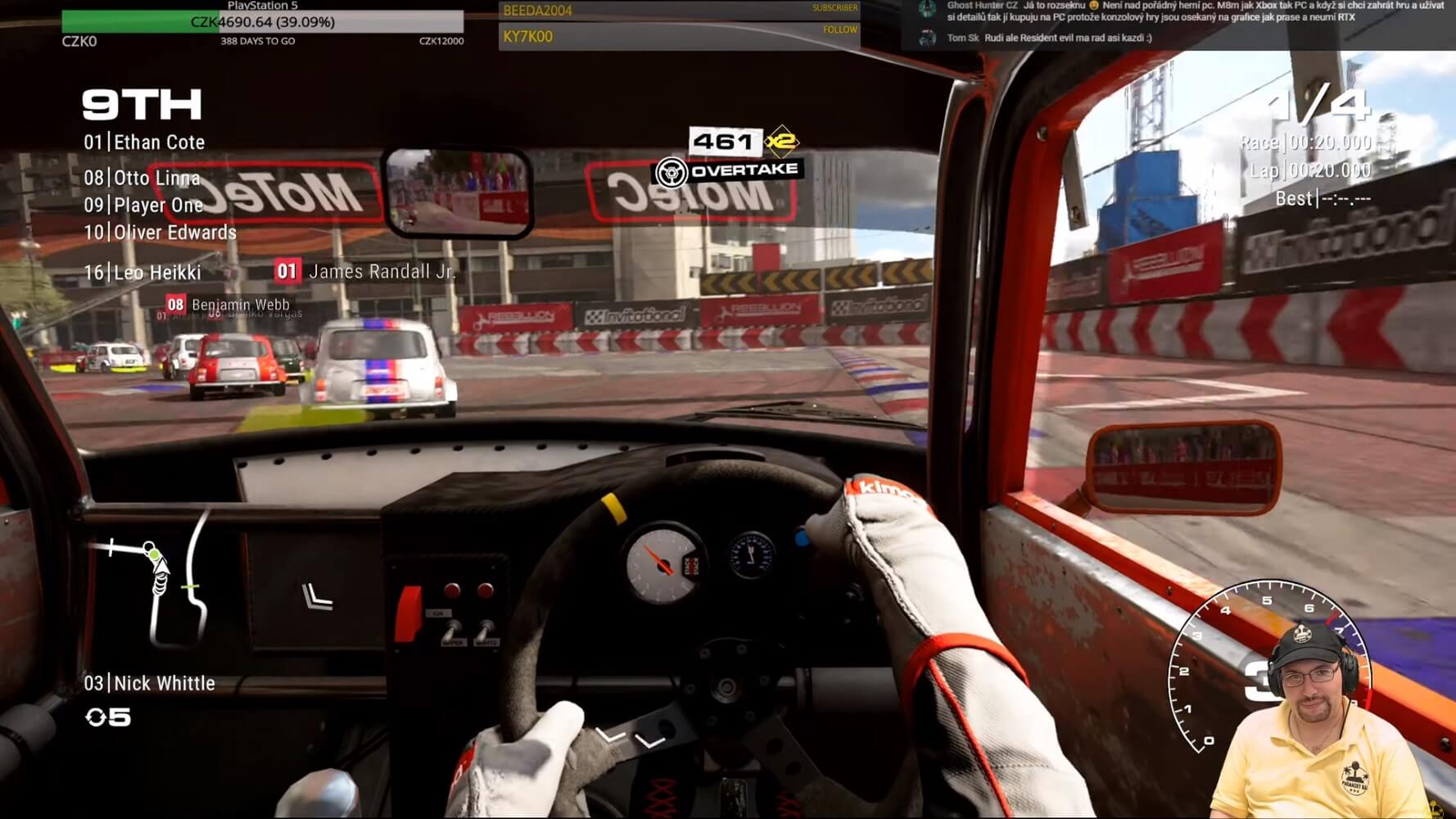Choose the Nick Whittle teammate row
This screenshot has height=819, width=1456.
click(x=150, y=683)
